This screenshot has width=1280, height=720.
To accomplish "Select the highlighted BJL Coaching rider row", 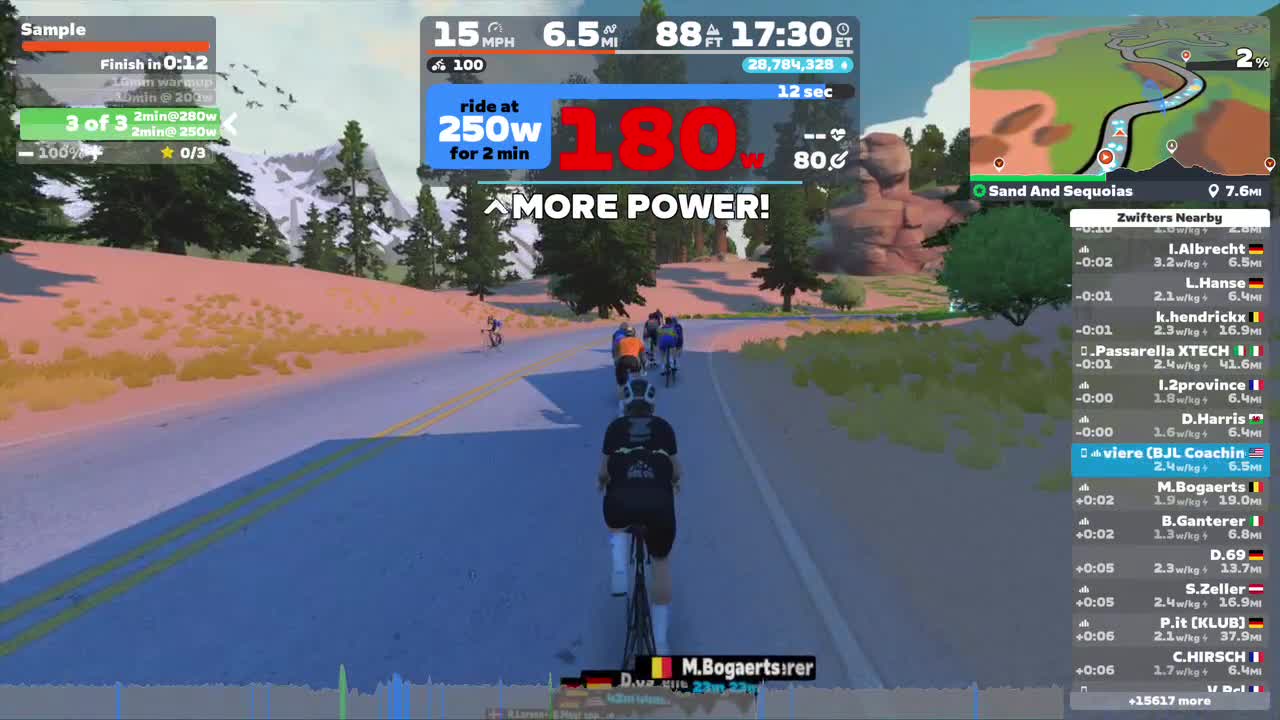I will click(1169, 460).
